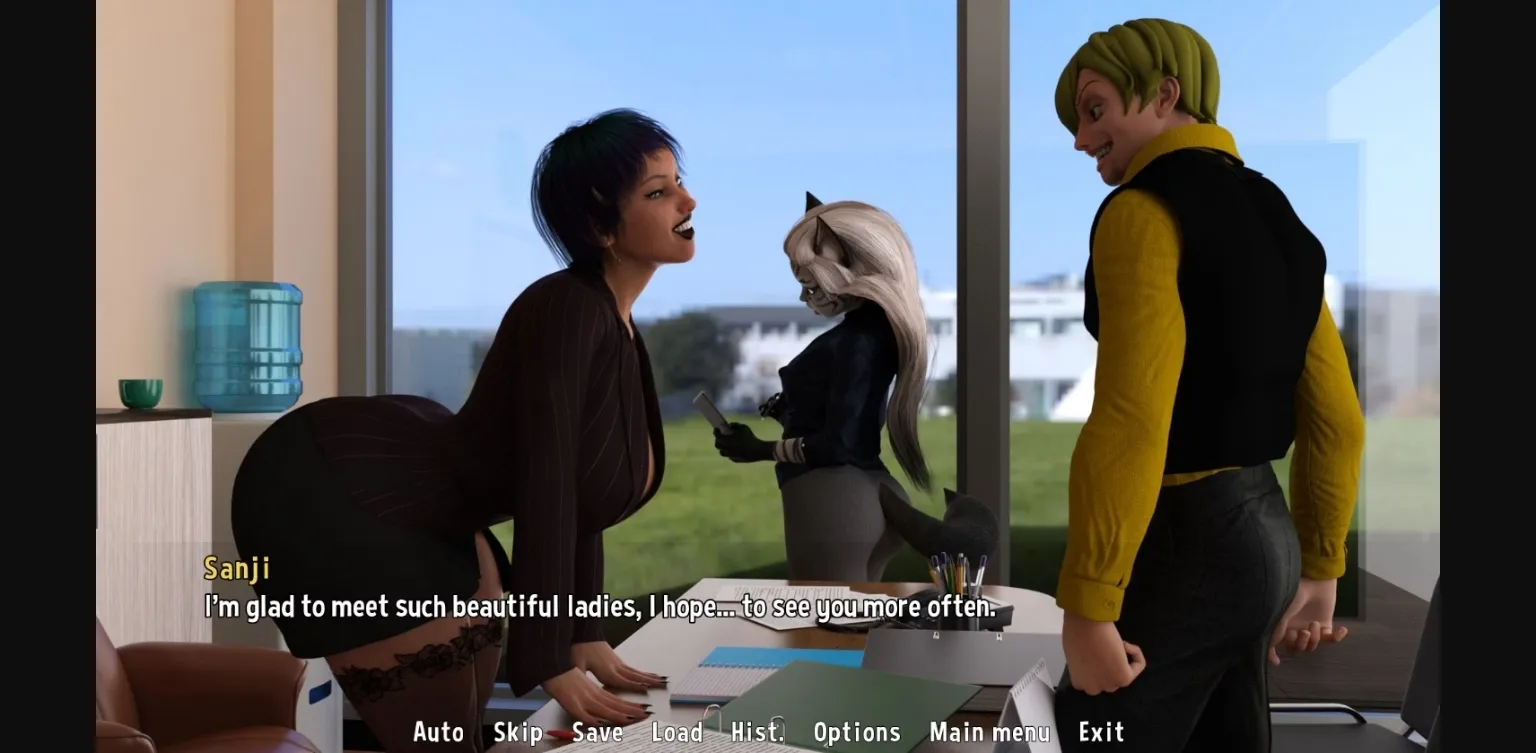1536x753 pixels.
Task: Click the Sanji character on the right
Action: (x=1200, y=350)
